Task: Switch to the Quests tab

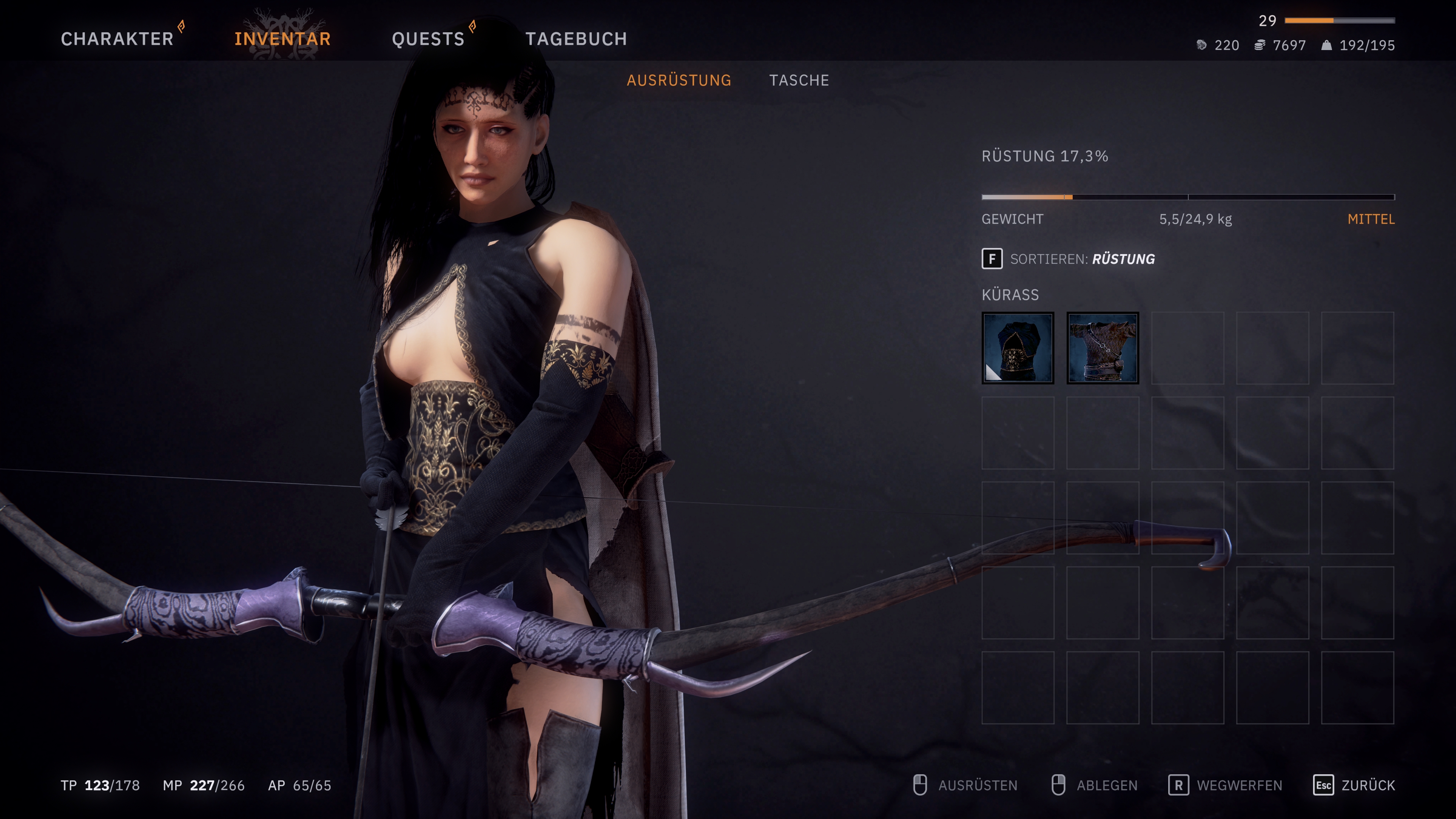Action: [x=428, y=39]
